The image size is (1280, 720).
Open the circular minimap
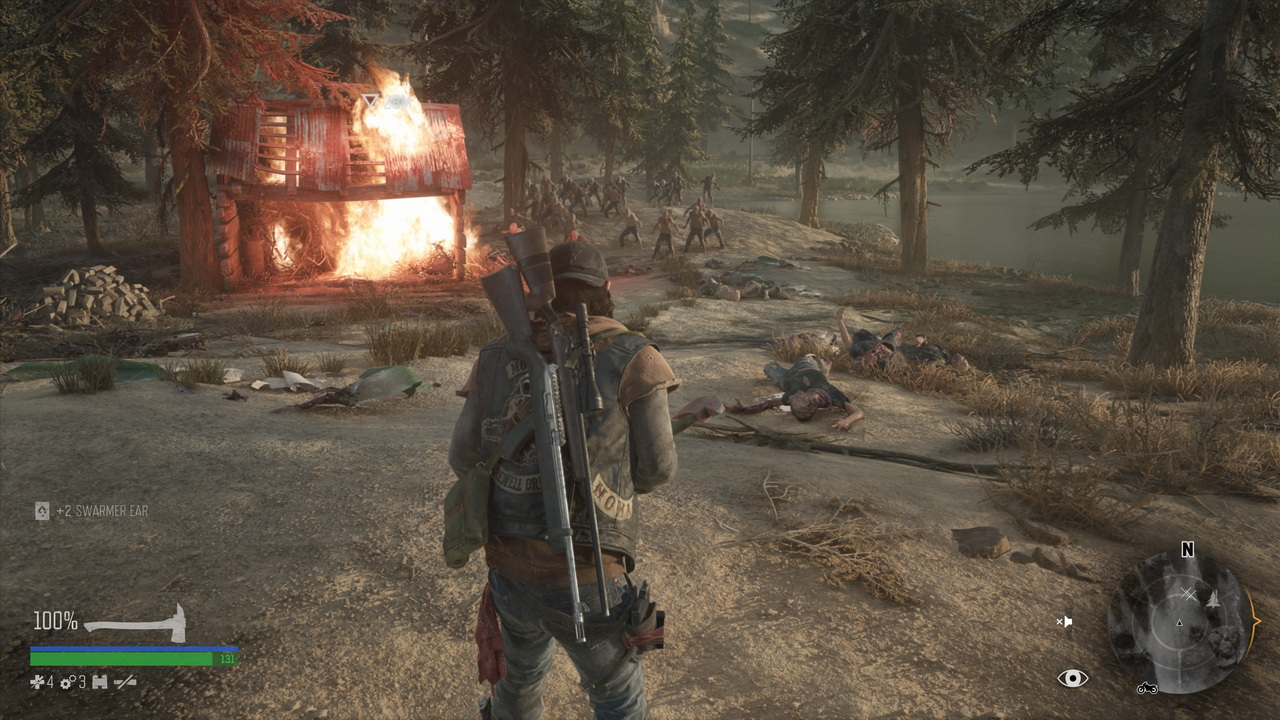click(1178, 623)
